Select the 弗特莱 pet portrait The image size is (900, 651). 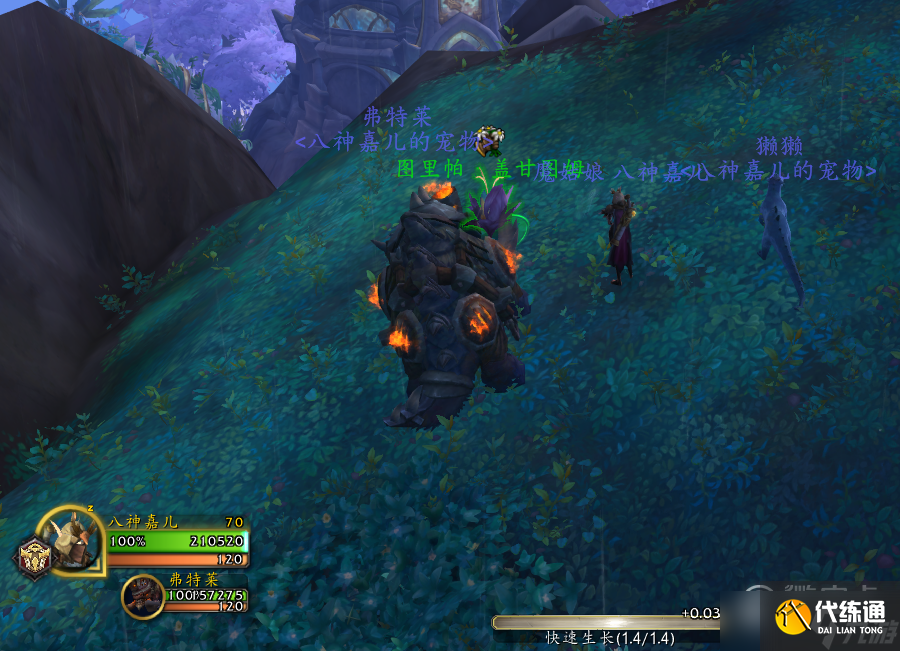tap(142, 597)
